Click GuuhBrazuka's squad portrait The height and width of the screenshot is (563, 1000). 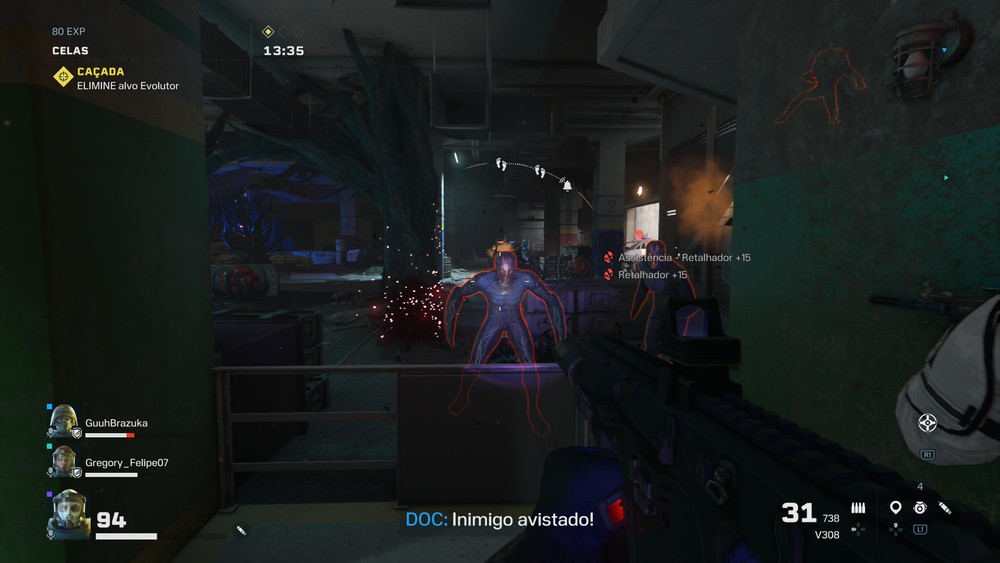(63, 421)
